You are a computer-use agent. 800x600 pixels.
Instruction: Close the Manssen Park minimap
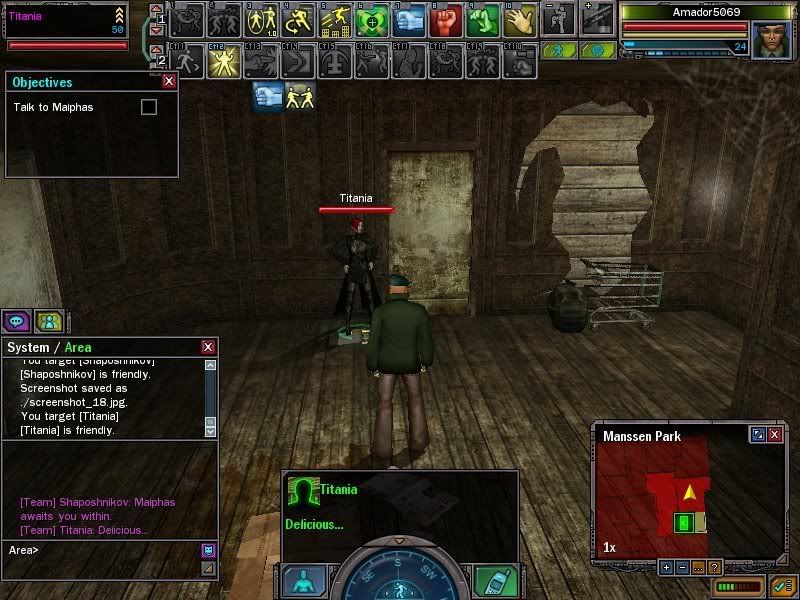[x=775, y=435]
